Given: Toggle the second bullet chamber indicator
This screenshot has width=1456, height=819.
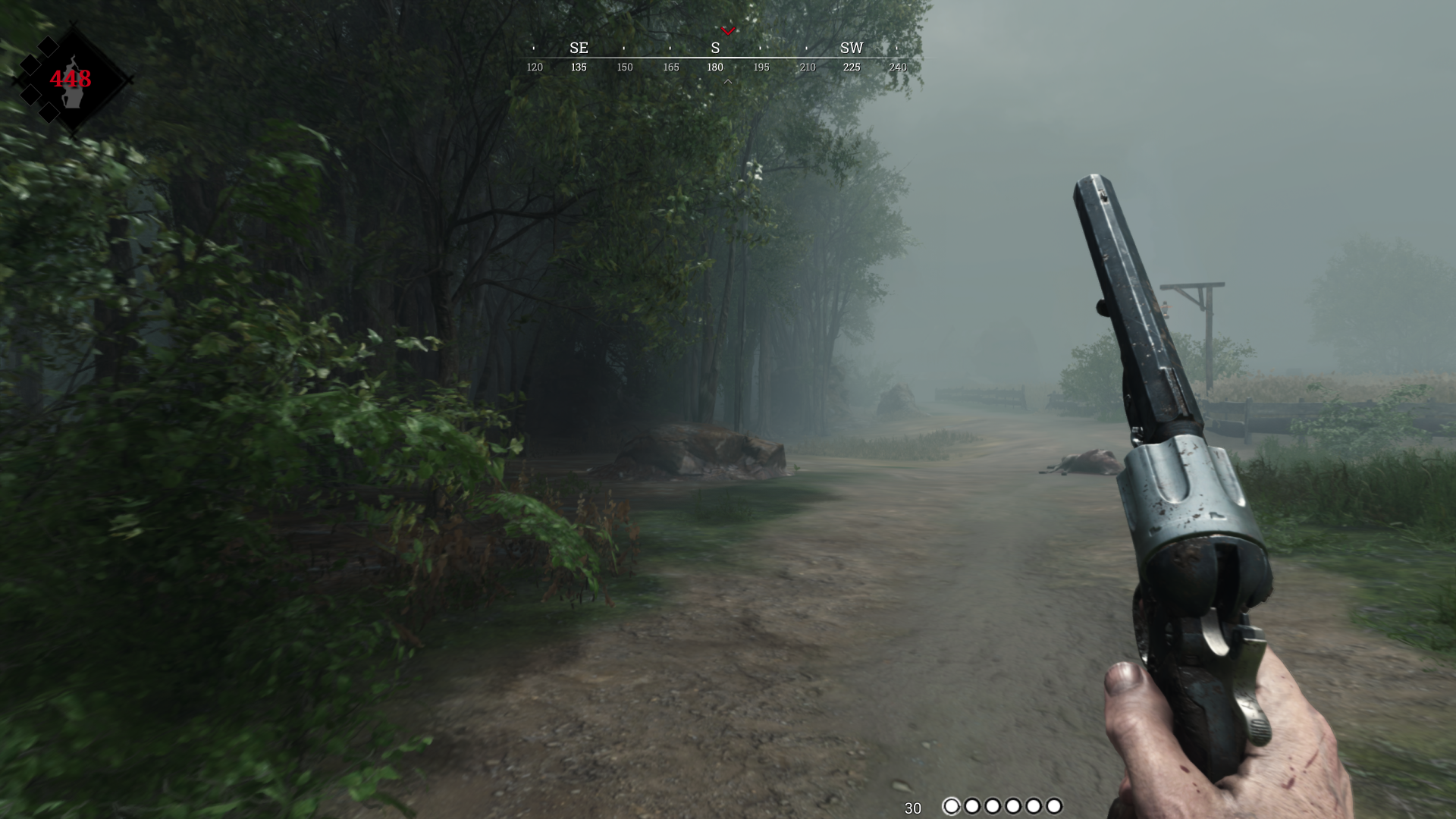Looking at the screenshot, I should pos(973,806).
